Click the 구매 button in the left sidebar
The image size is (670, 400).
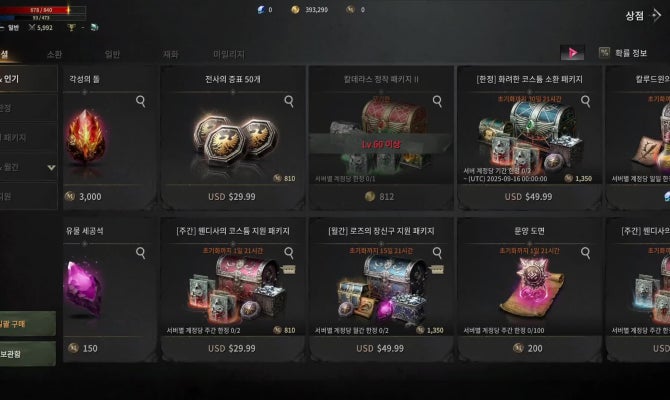click(x=27, y=324)
